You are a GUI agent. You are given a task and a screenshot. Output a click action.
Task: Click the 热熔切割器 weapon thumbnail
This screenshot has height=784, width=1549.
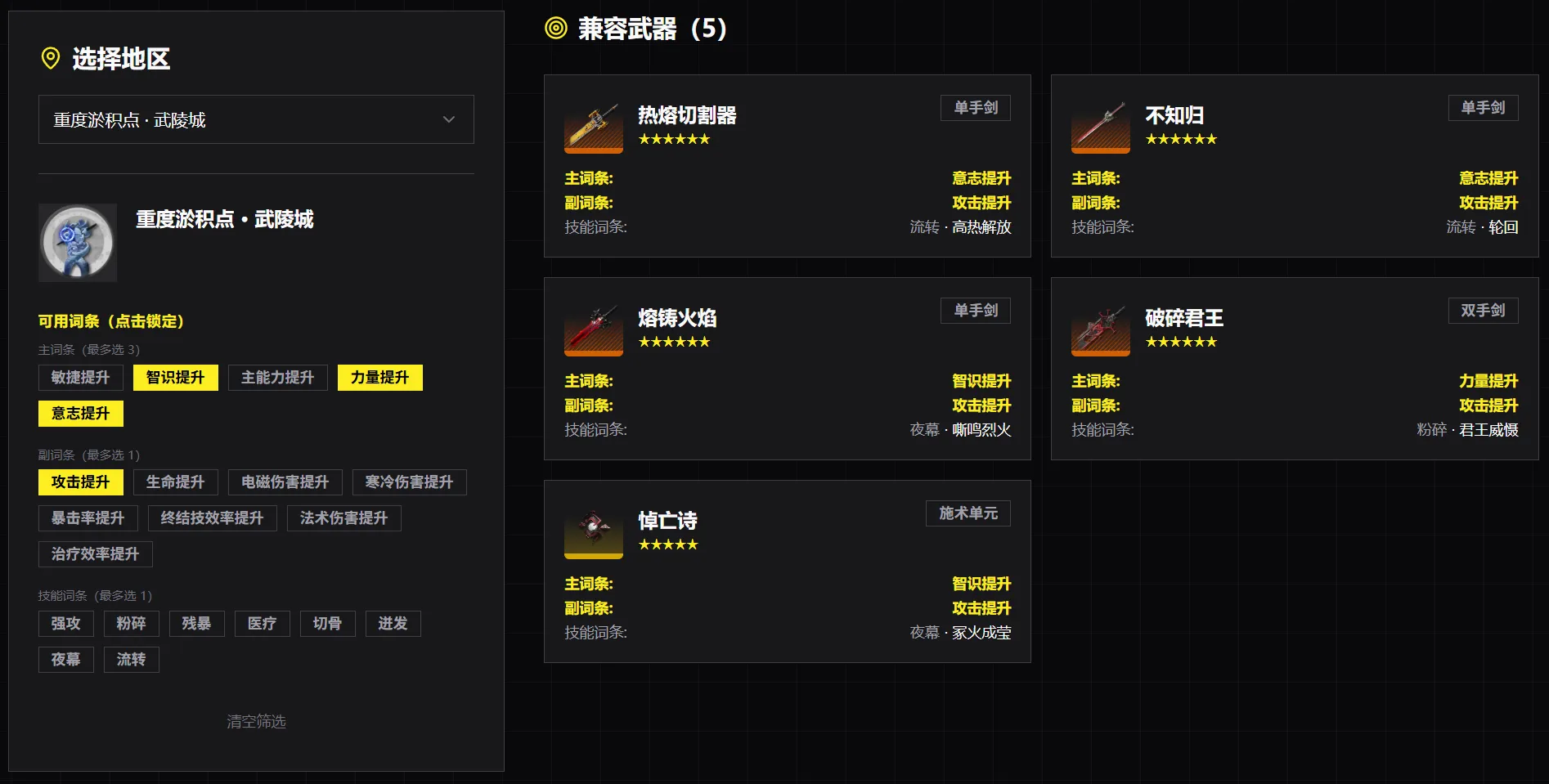point(593,128)
